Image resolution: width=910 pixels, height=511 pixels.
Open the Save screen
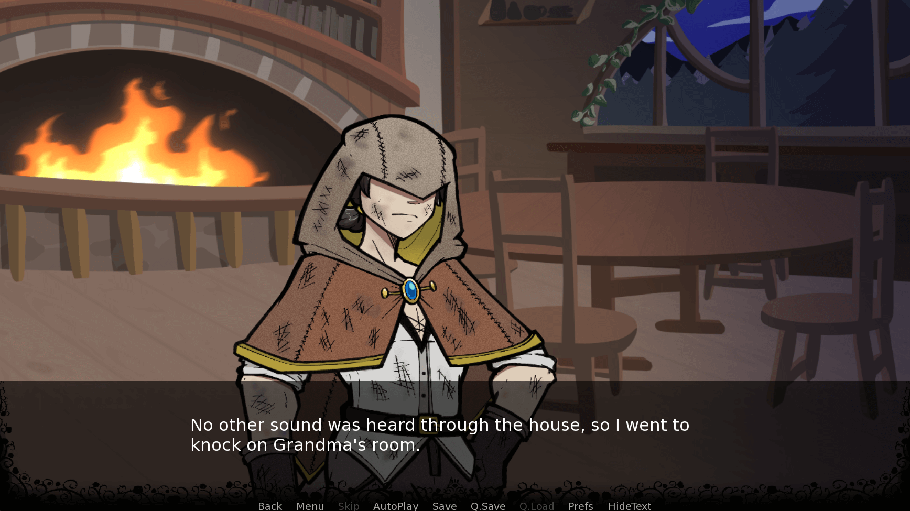(445, 506)
